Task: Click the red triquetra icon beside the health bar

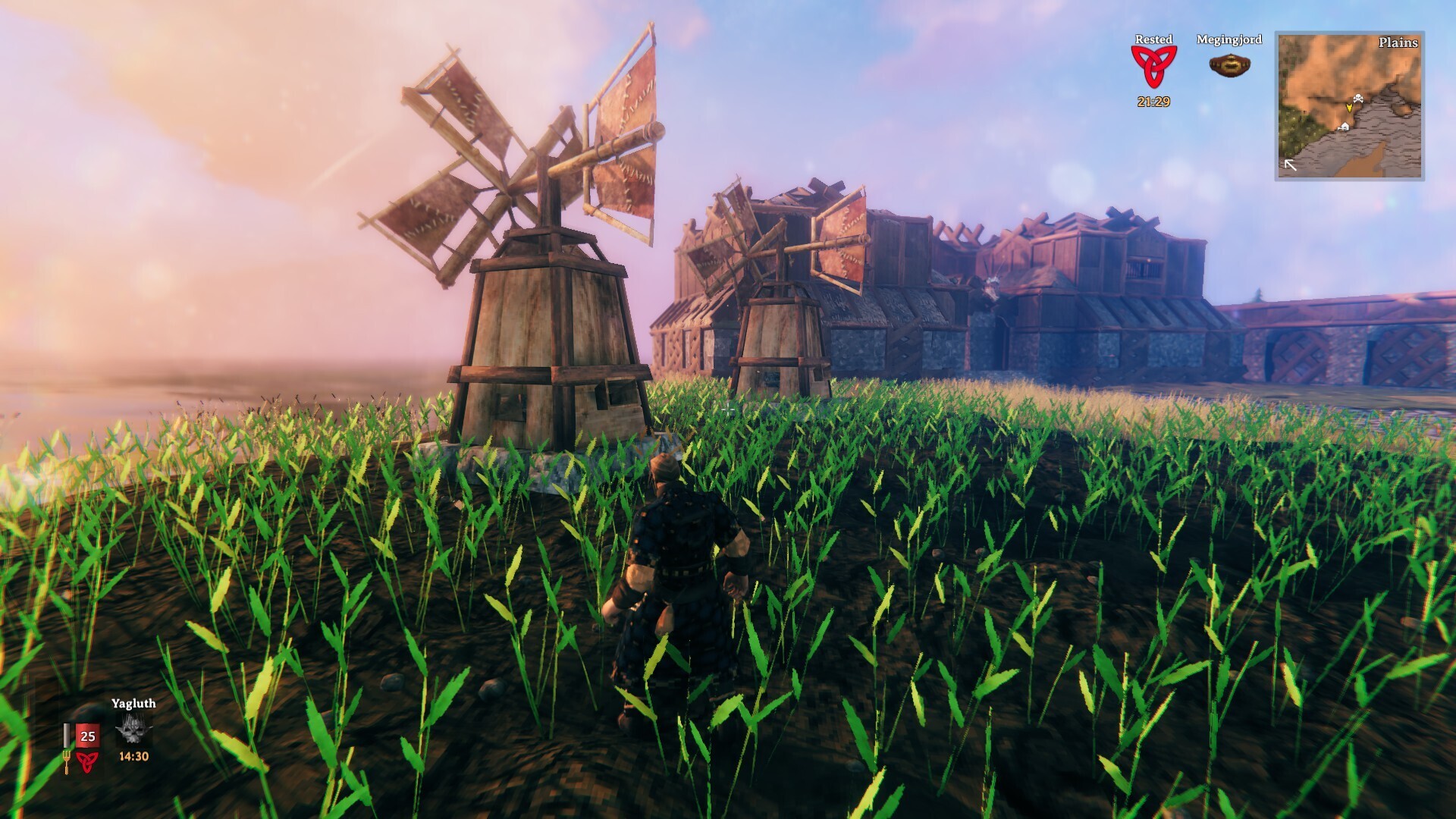Action: 86,762
